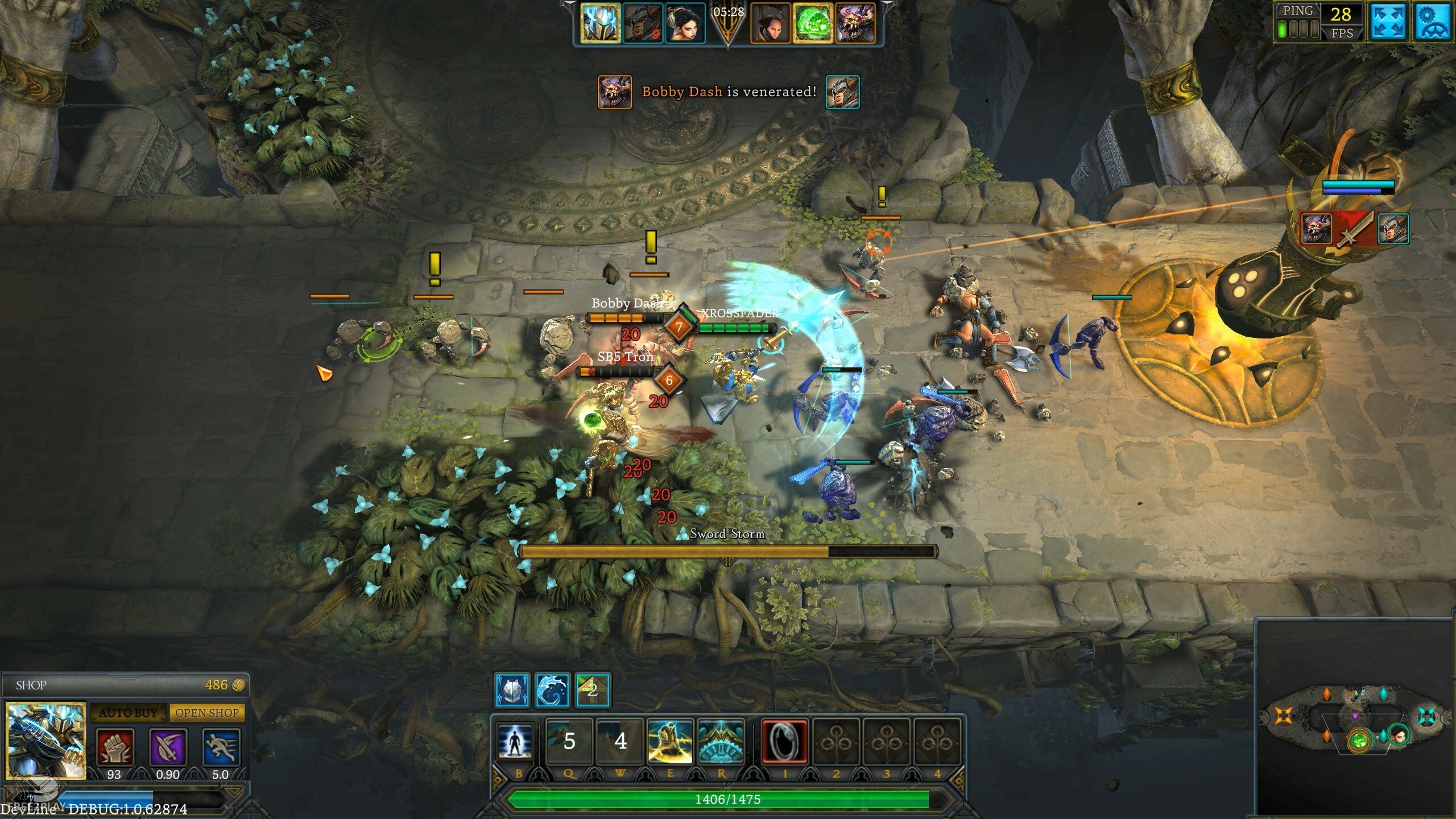Open the shop with the OPEN SHOP button
Image resolution: width=1456 pixels, height=819 pixels.
[207, 713]
